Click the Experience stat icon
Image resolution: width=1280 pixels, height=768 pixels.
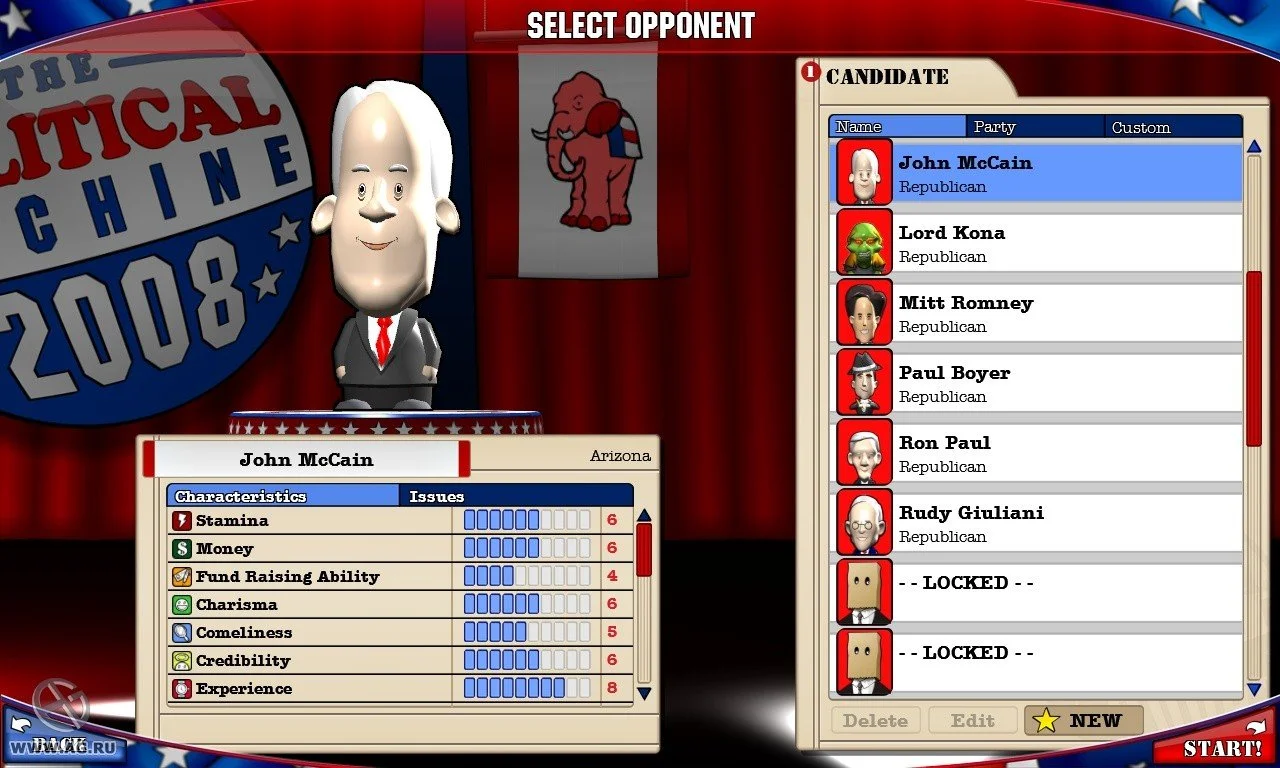180,688
